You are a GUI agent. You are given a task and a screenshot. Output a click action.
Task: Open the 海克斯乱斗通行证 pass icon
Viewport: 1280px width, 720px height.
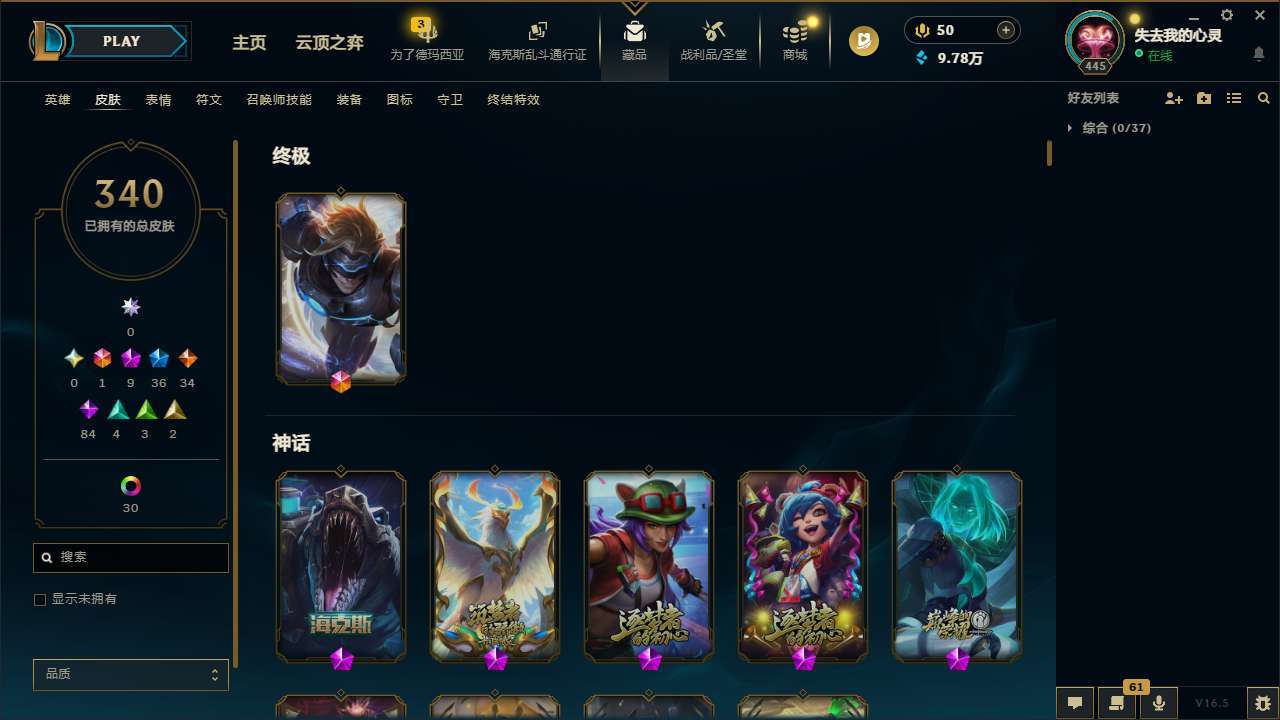(x=537, y=38)
